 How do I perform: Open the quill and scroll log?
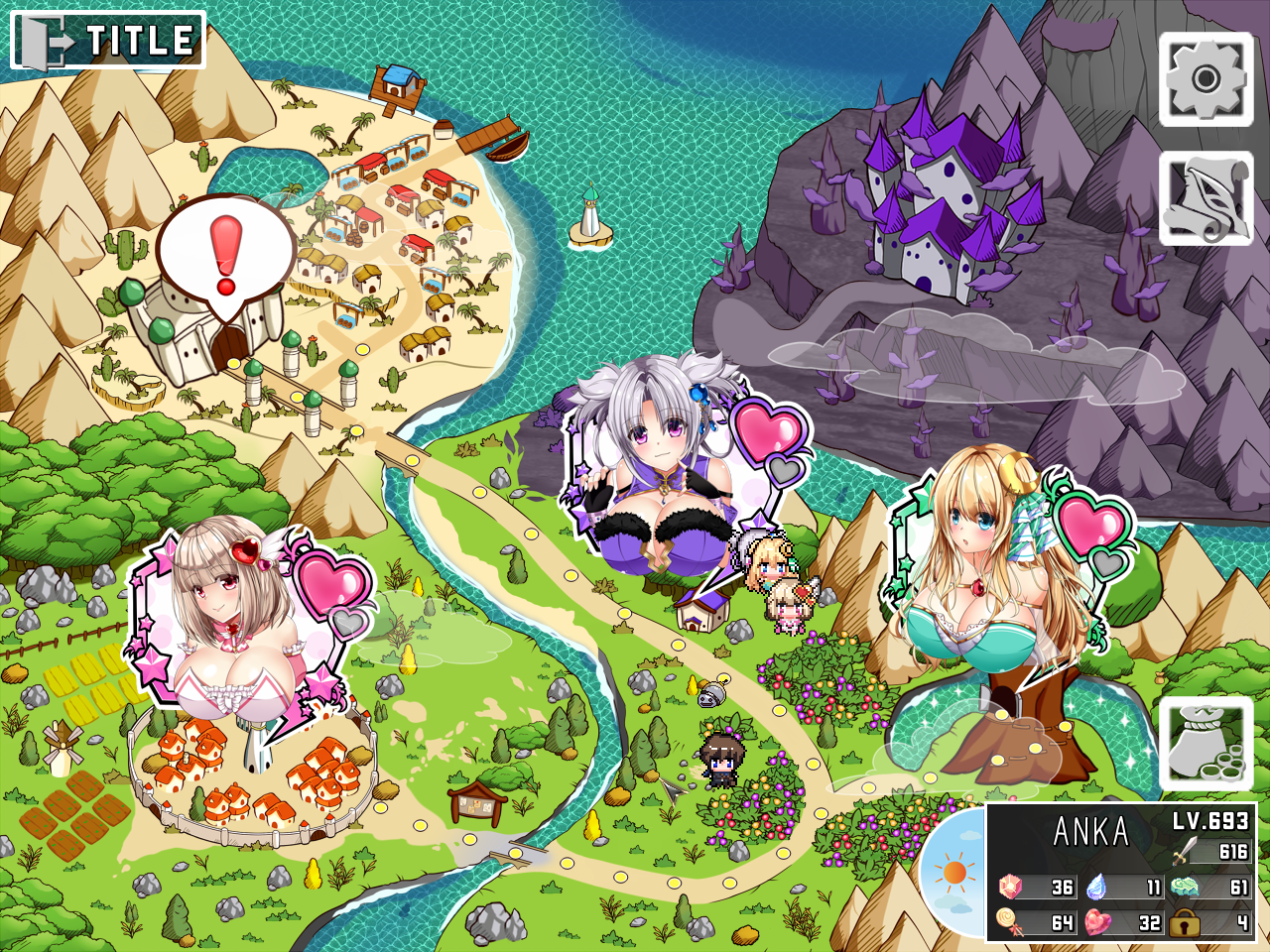1206,198
